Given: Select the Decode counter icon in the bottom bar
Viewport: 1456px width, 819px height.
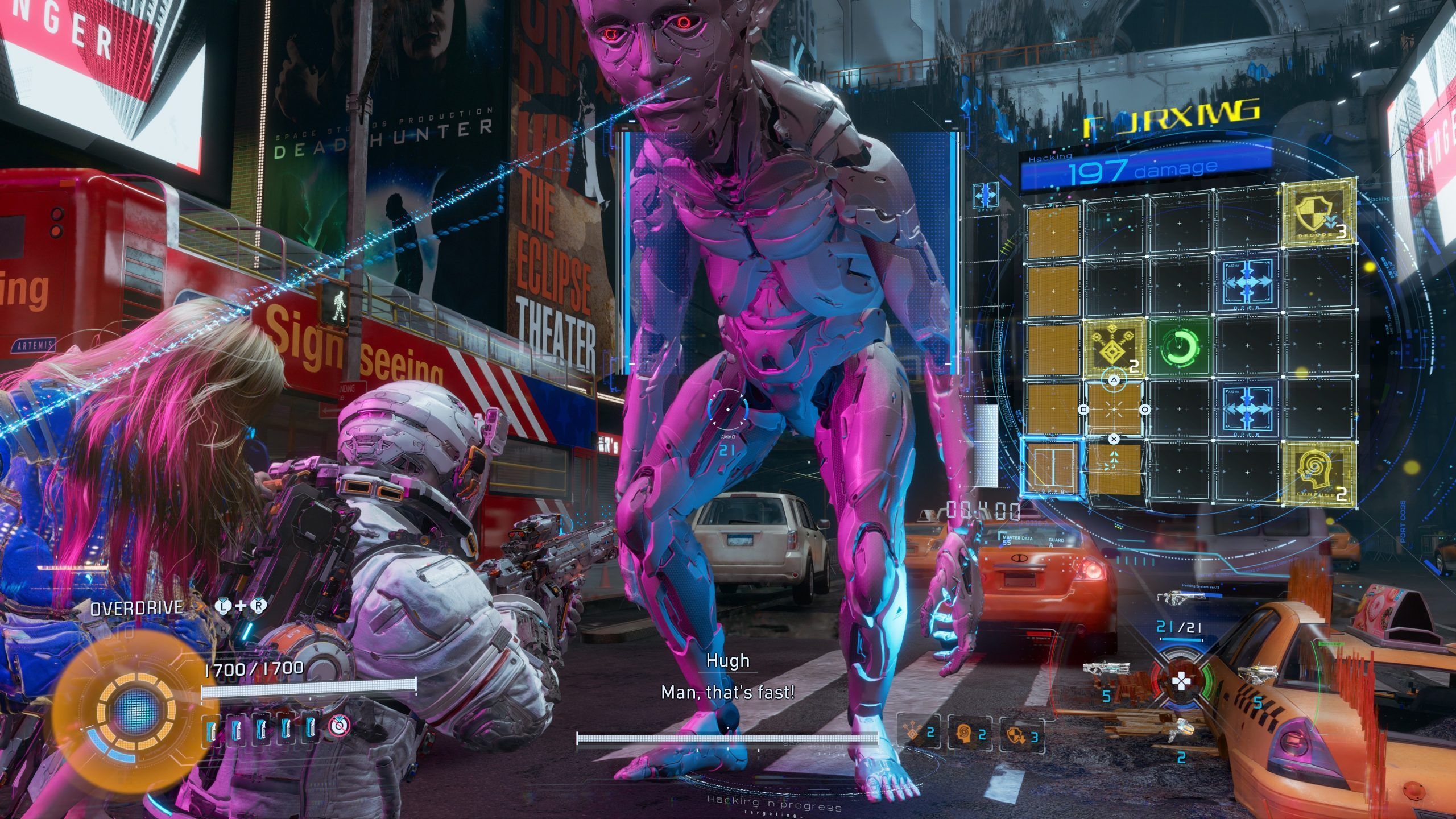Looking at the screenshot, I should [1018, 735].
